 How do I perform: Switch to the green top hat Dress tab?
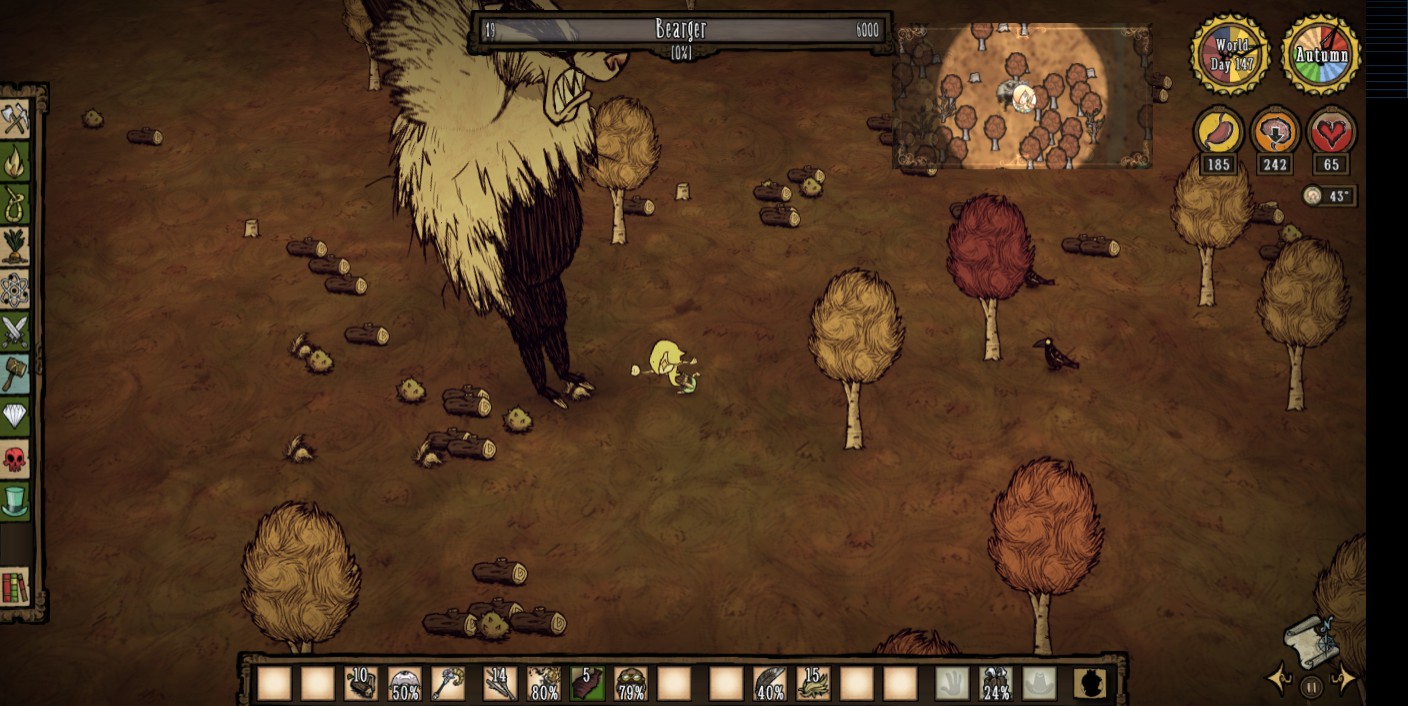coord(15,501)
